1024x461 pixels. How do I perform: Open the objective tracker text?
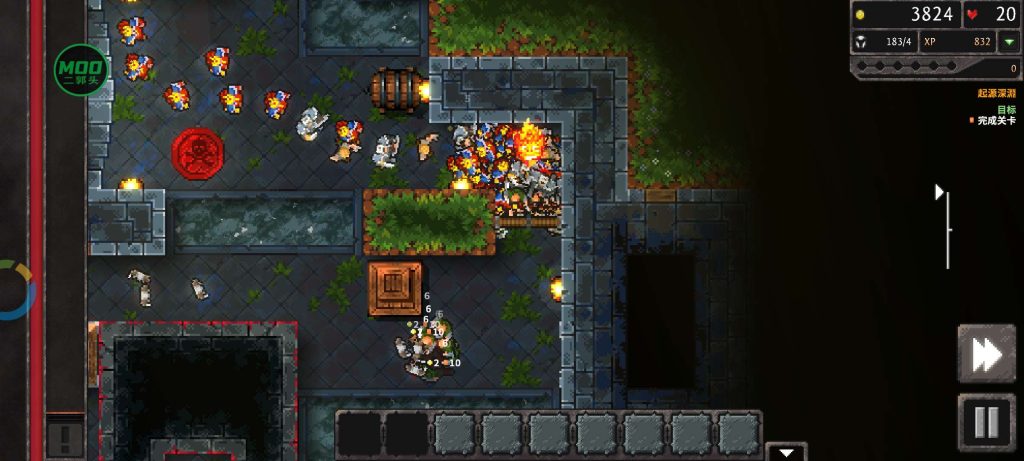(993, 115)
